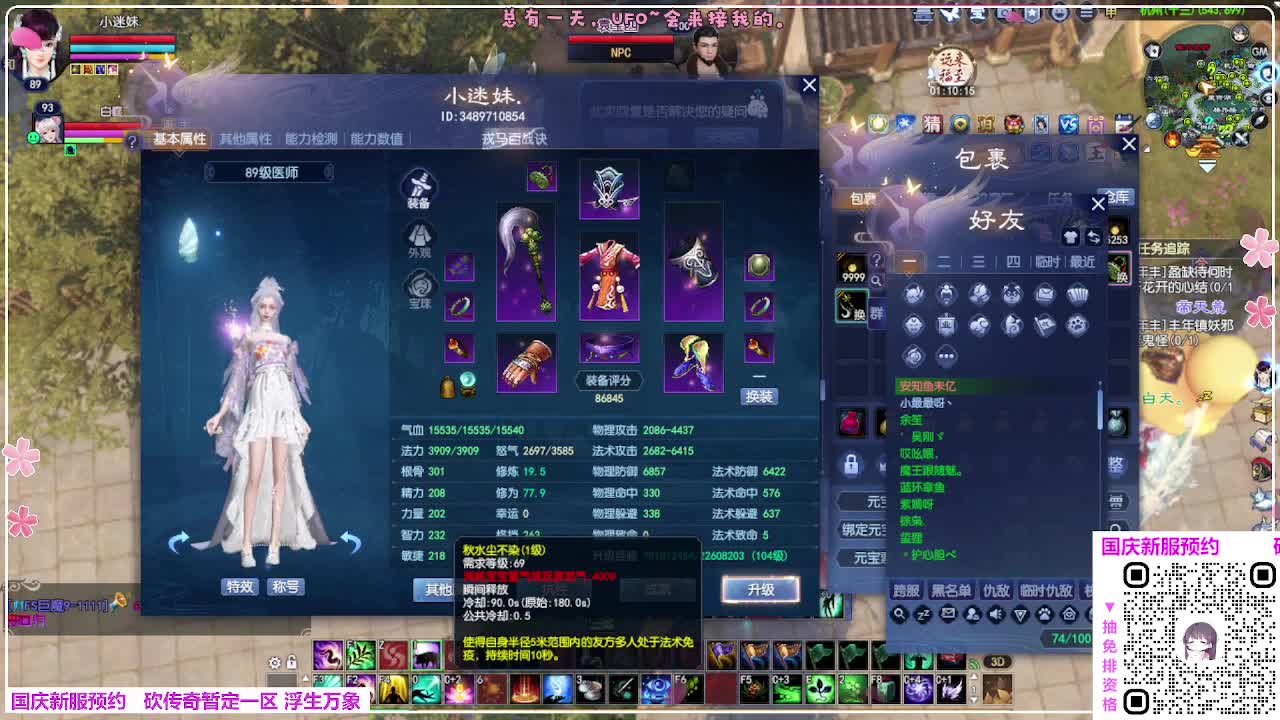
Task: Toggle the Zz do-not-disturb status icon
Action: click(x=924, y=614)
